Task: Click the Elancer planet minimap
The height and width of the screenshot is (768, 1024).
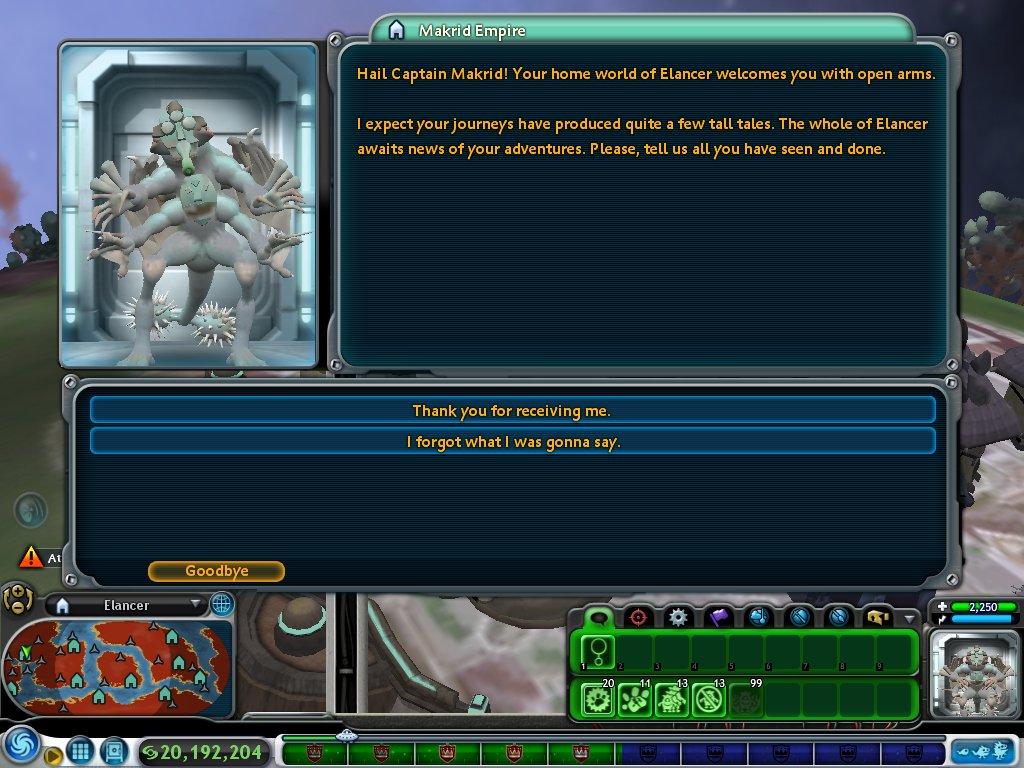Action: 117,664
